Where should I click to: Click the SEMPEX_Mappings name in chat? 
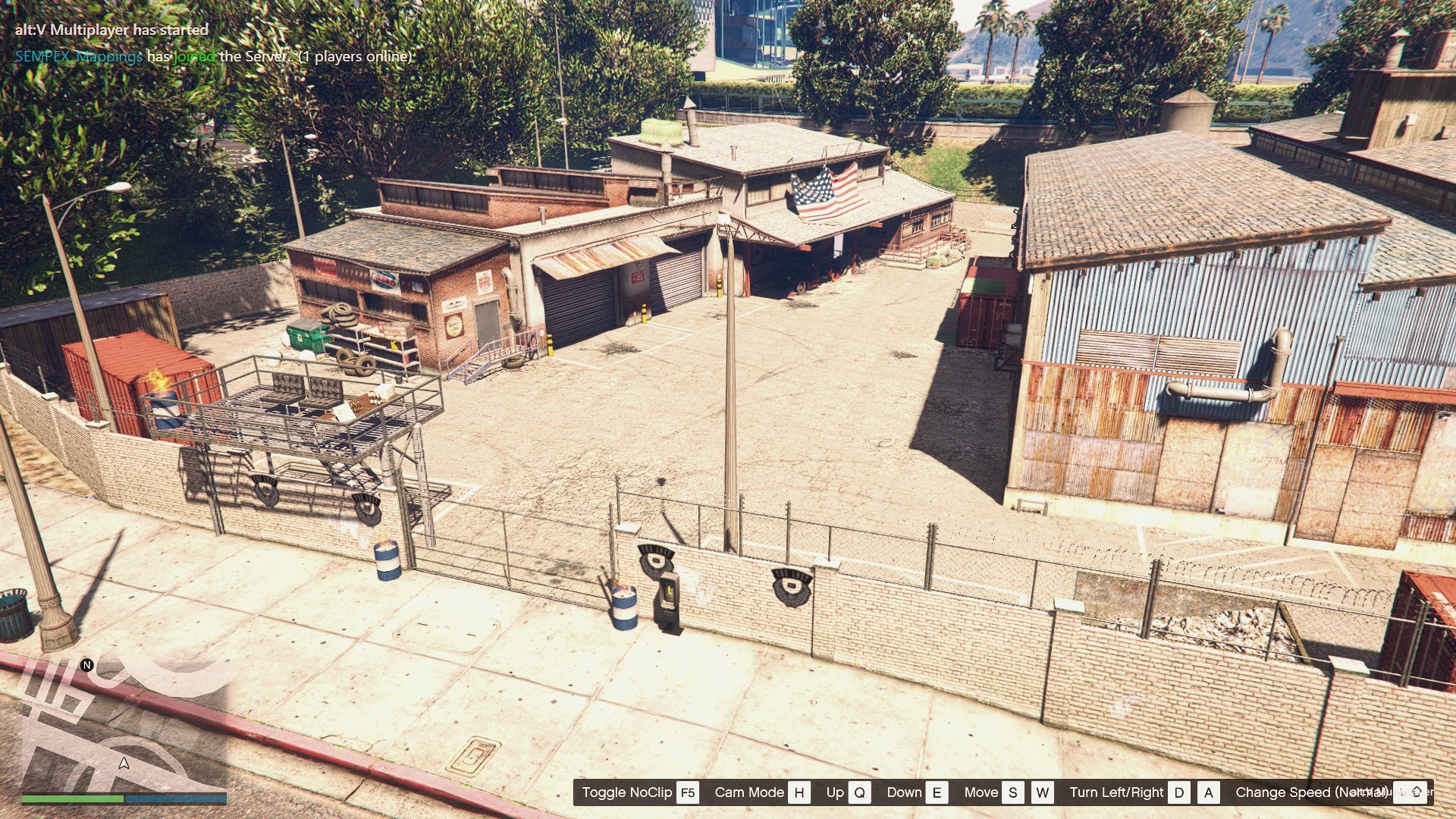click(79, 56)
